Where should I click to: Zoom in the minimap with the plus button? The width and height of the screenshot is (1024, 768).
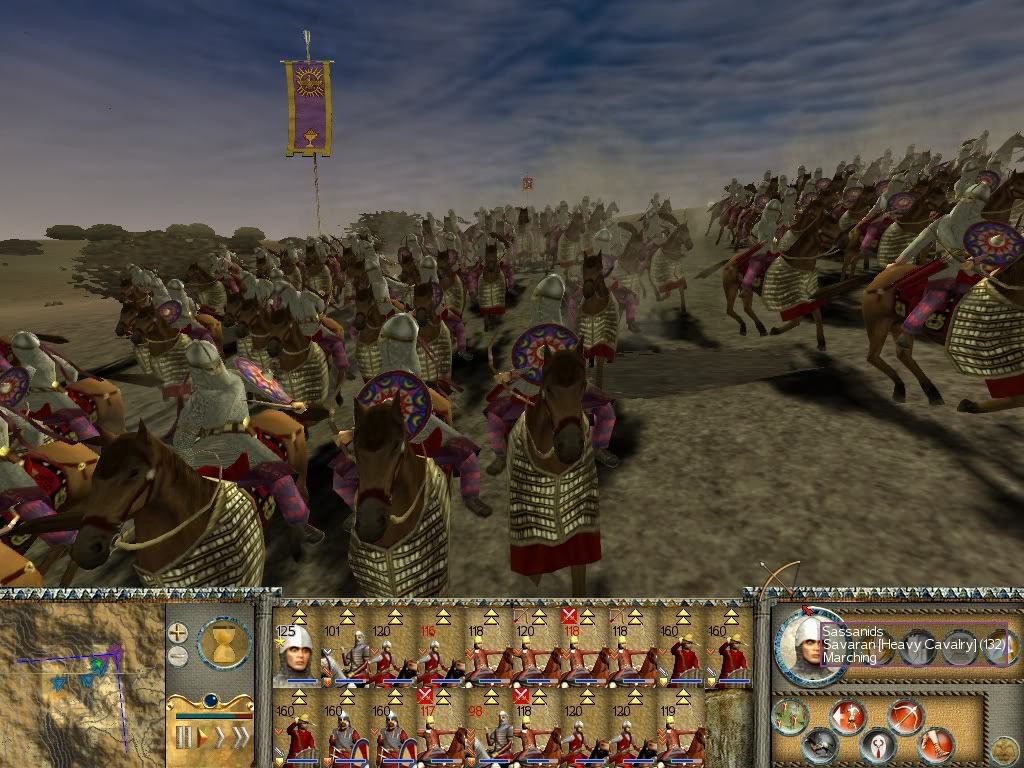pyautogui.click(x=178, y=632)
